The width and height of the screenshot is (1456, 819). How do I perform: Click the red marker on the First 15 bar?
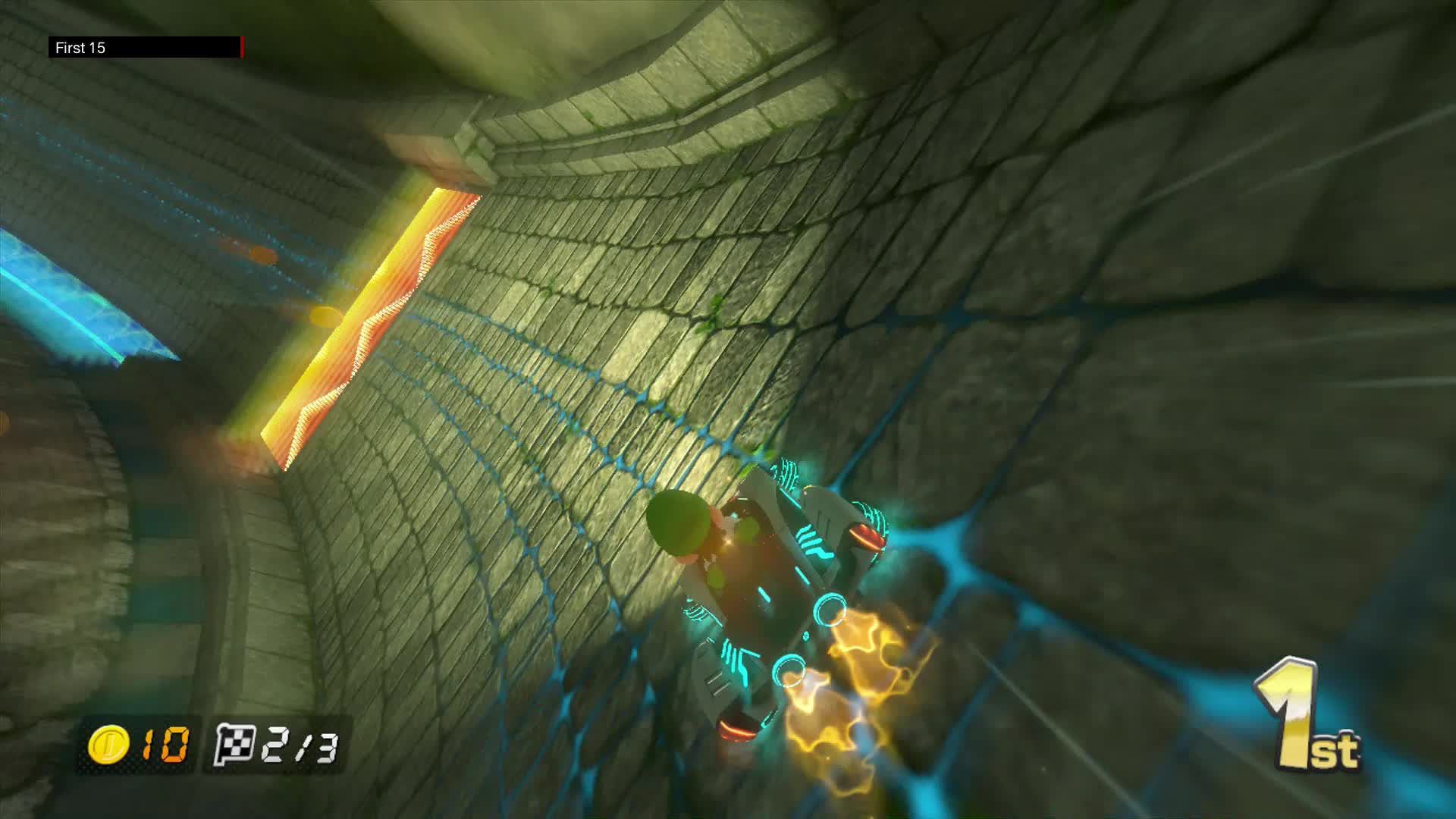241,48
